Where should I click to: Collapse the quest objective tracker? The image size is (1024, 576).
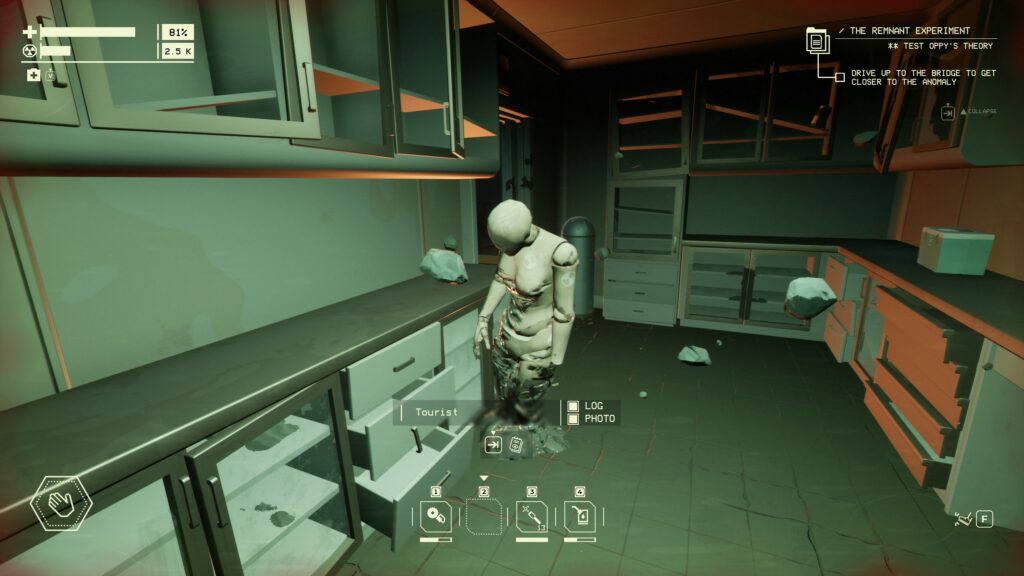click(x=947, y=112)
